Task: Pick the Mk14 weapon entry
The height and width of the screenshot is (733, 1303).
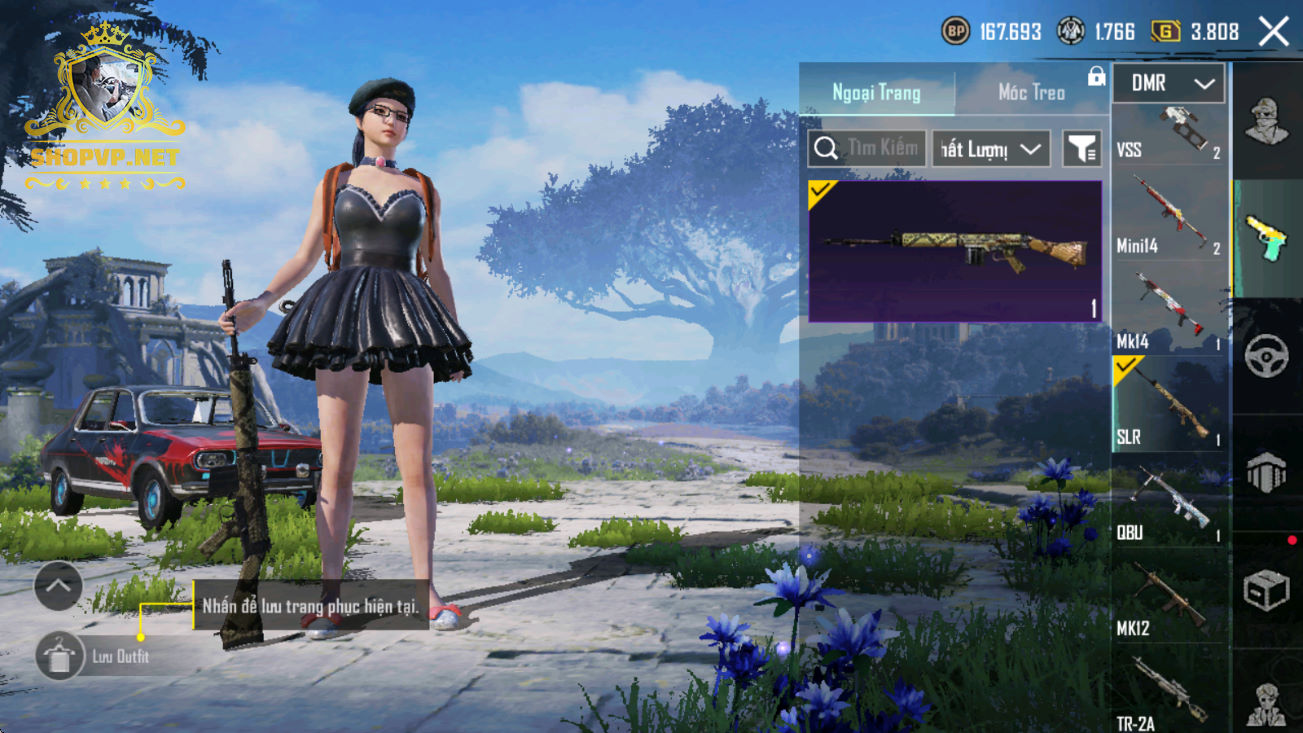Action: click(1169, 312)
